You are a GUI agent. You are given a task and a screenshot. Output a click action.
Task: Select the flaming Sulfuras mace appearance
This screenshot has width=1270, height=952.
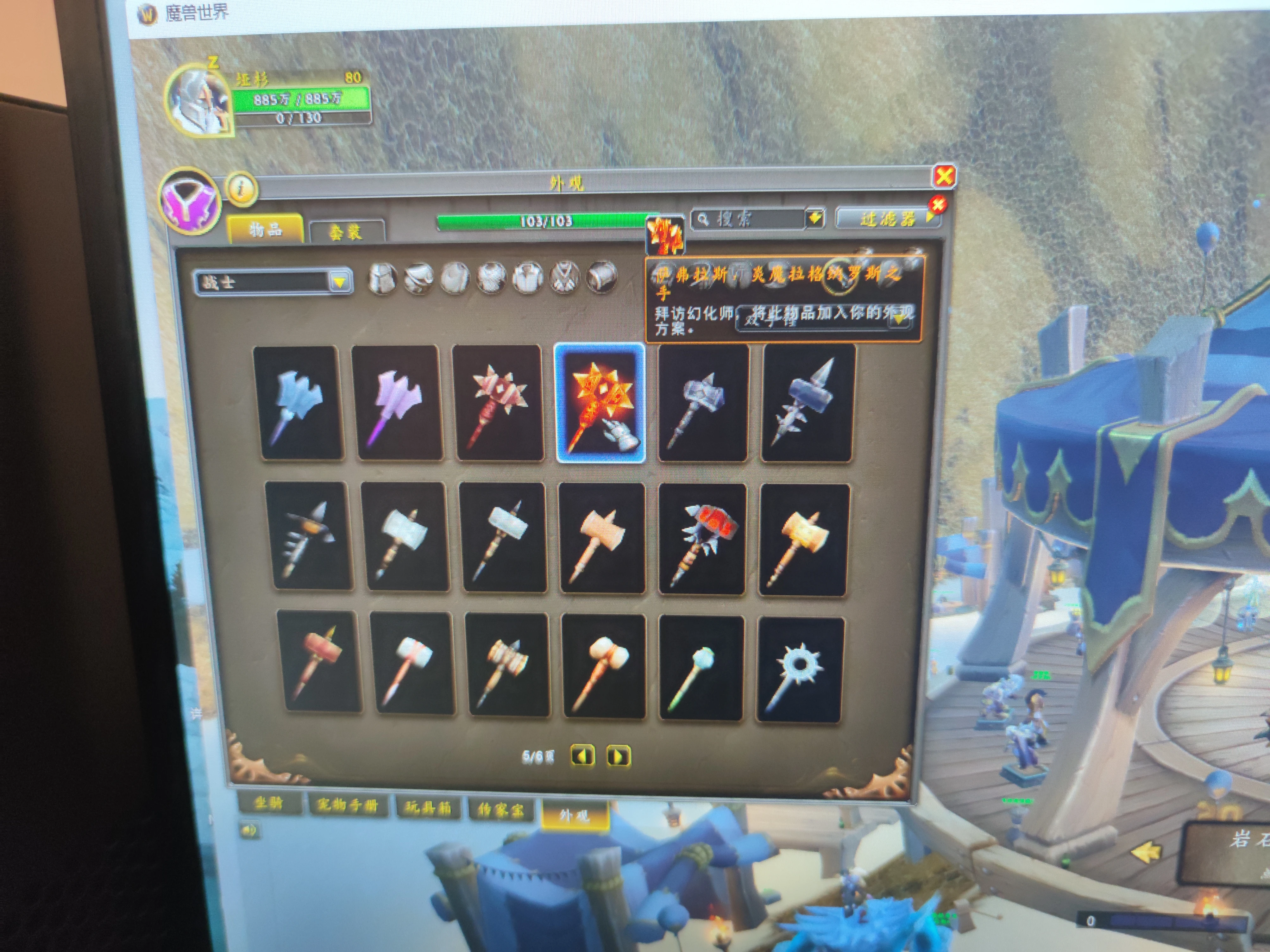(x=600, y=402)
